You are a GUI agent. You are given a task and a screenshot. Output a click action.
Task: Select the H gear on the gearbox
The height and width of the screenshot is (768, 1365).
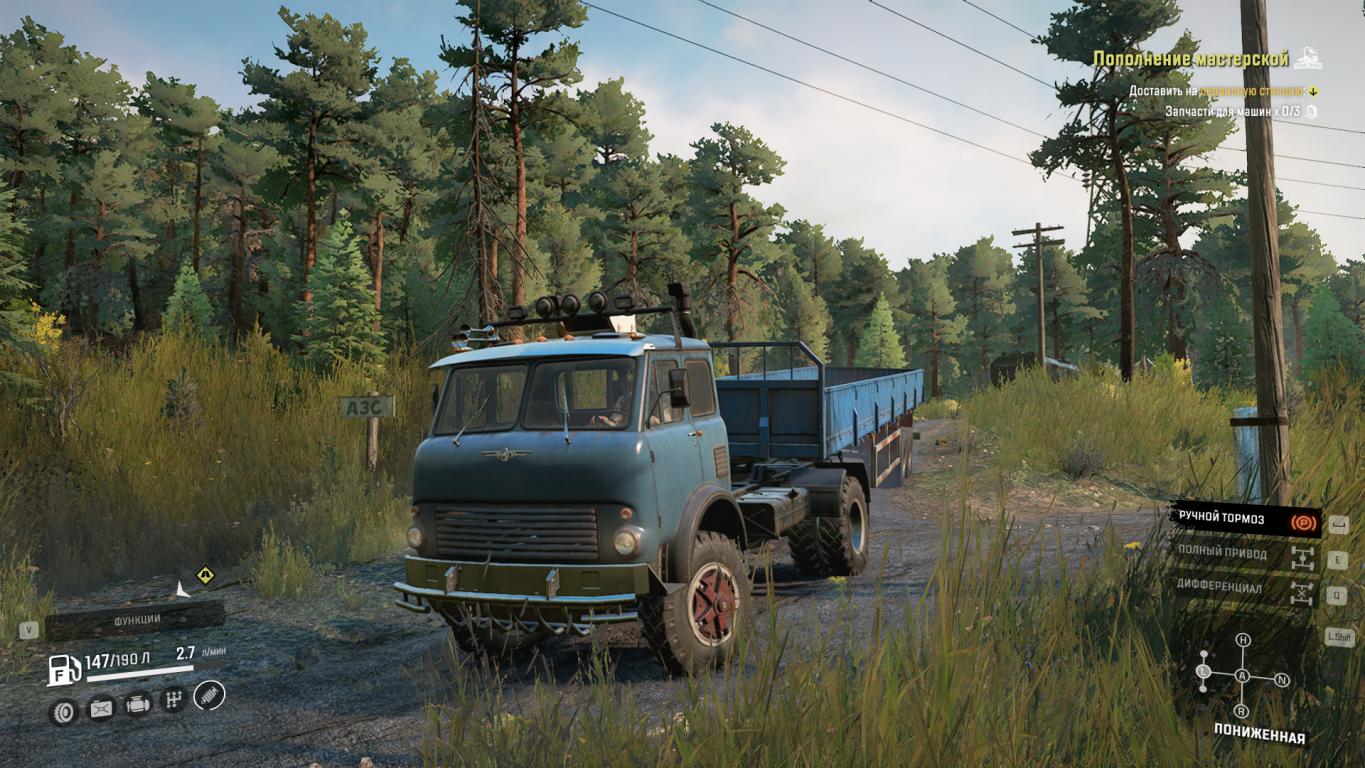1243,640
